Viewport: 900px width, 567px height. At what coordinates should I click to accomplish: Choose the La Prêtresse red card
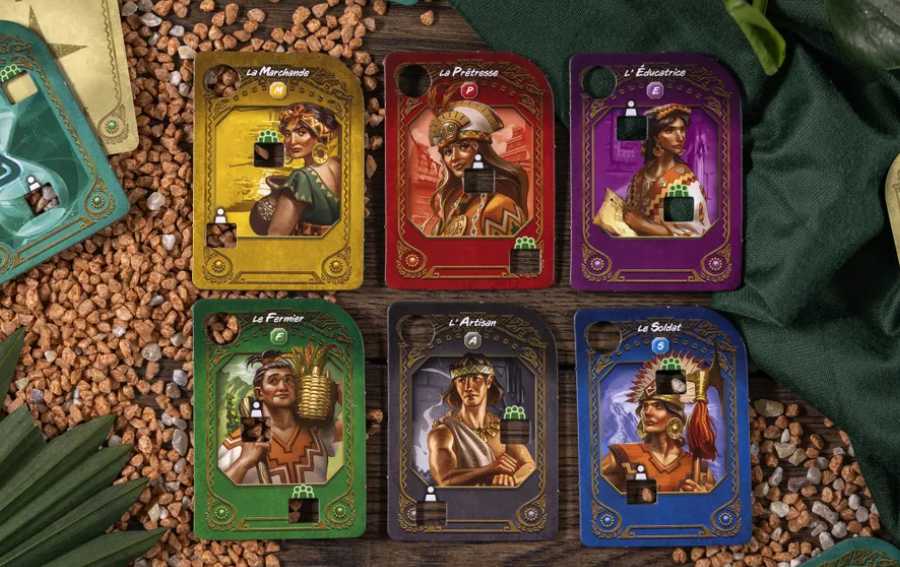468,170
